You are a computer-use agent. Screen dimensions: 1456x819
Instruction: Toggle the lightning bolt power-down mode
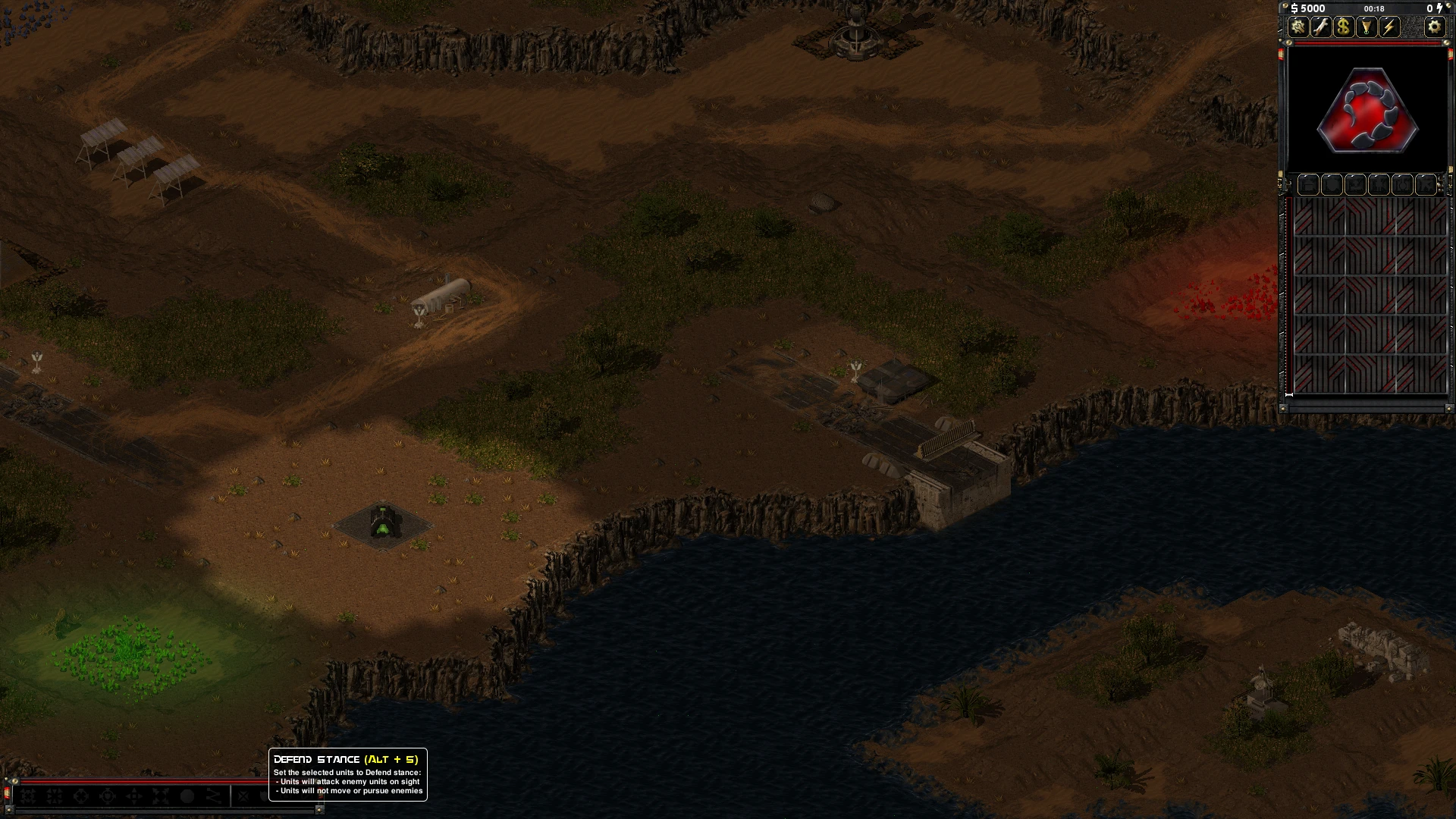tap(1389, 27)
